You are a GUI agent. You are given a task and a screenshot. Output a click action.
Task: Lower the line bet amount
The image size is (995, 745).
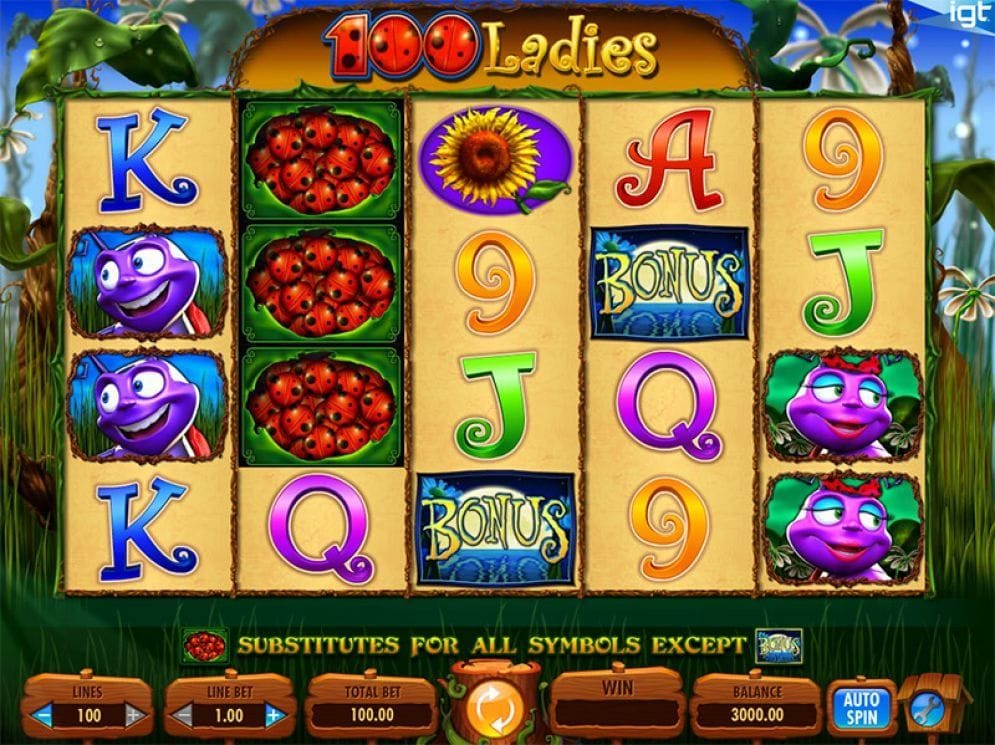click(184, 716)
